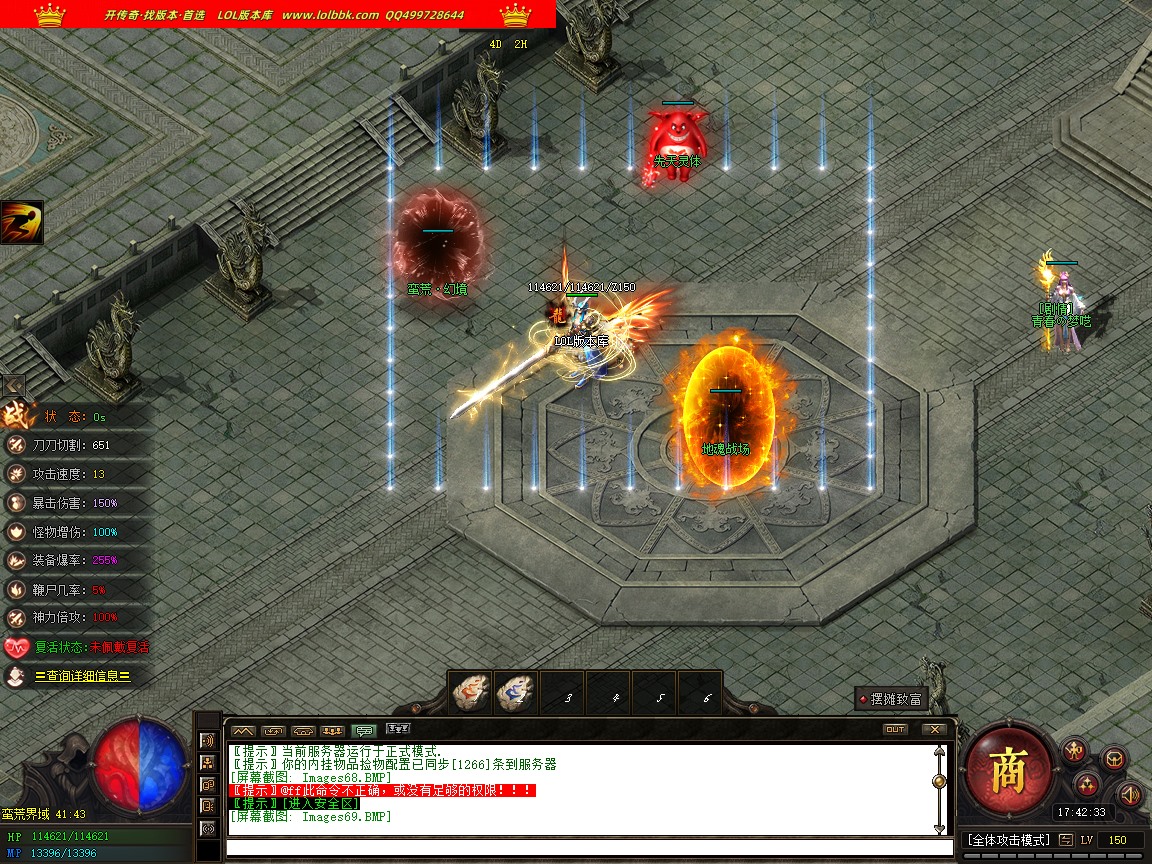
Task: Toggle sound with the speaker icon
Action: coord(1129,795)
